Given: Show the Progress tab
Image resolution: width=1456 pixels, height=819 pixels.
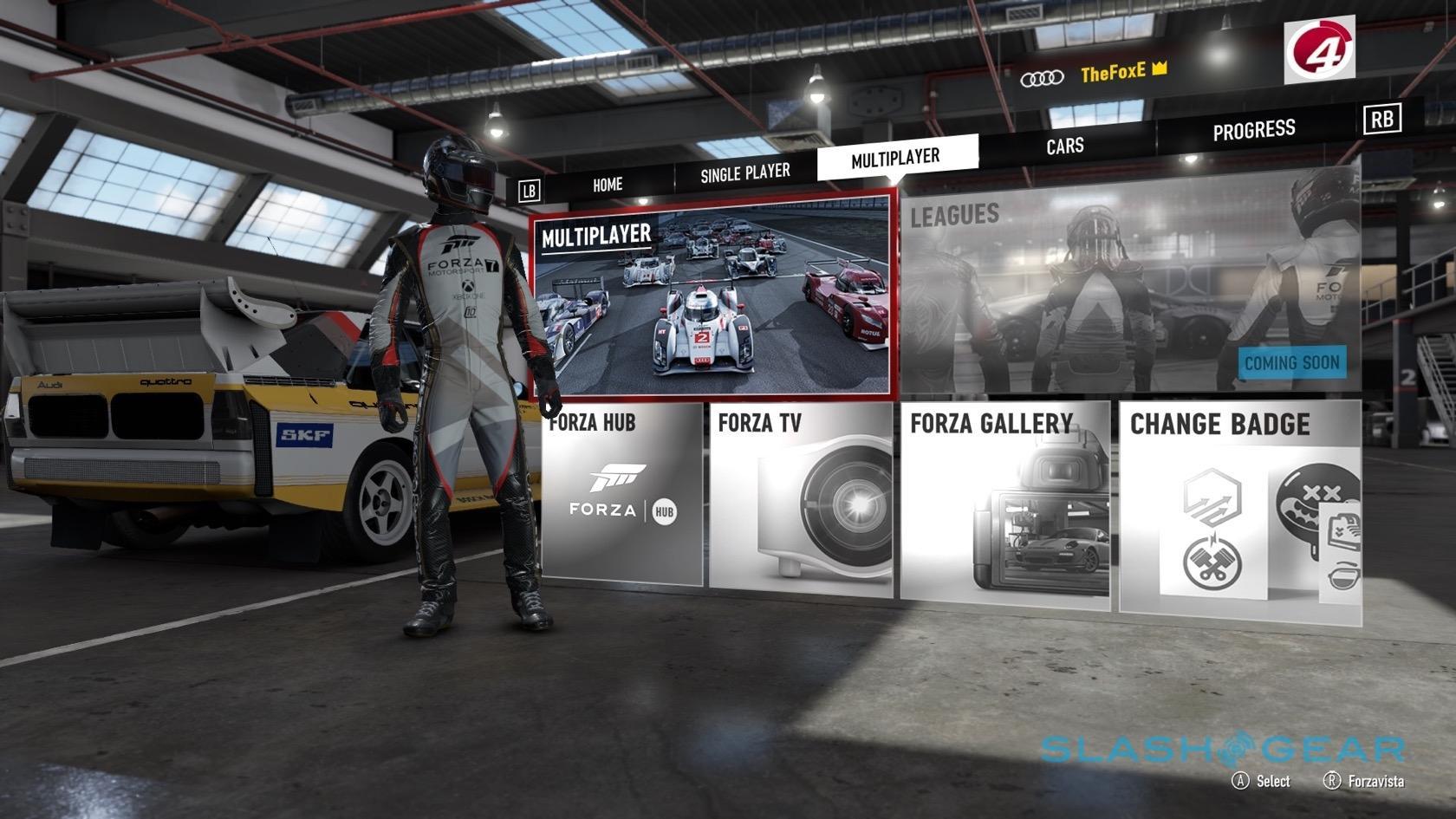Looking at the screenshot, I should point(1253,131).
